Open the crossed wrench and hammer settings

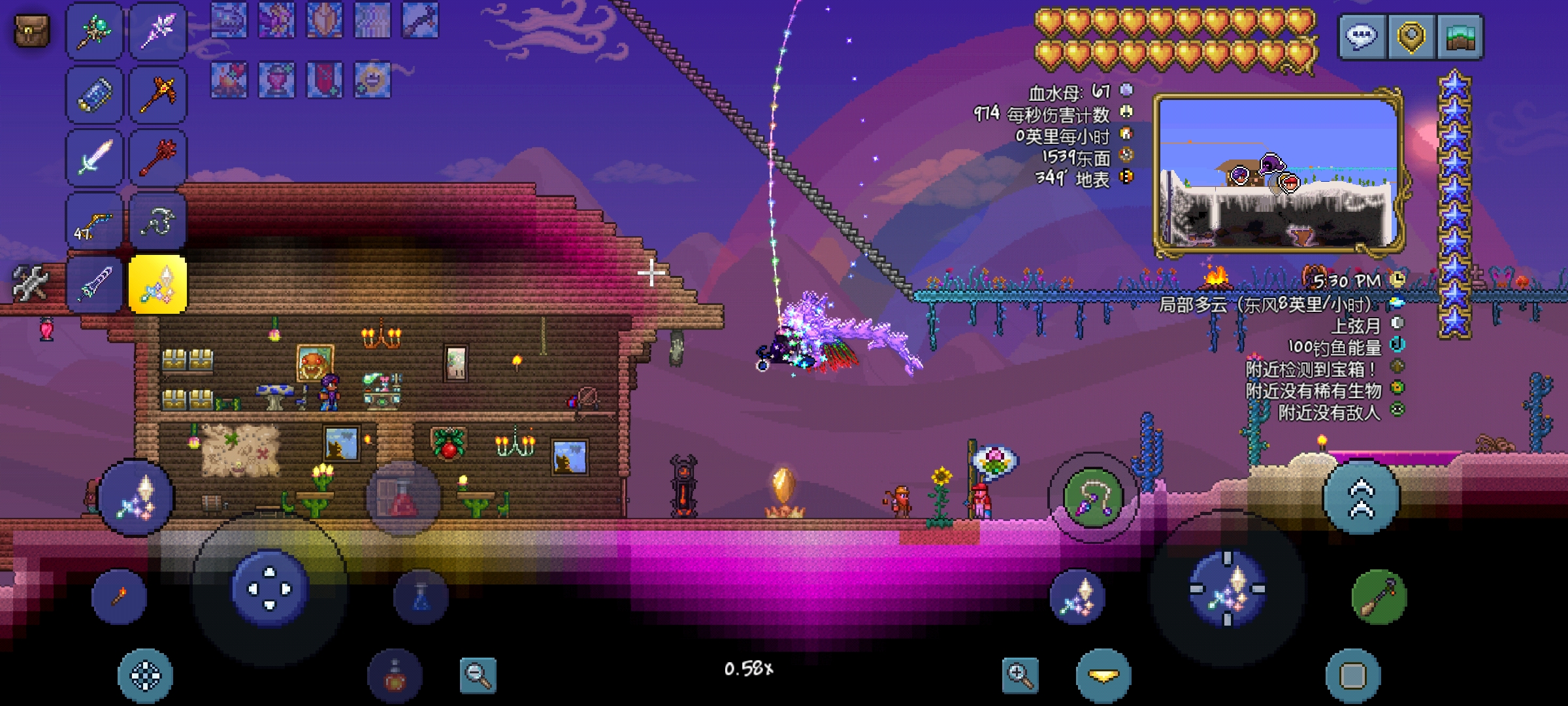pyautogui.click(x=30, y=284)
